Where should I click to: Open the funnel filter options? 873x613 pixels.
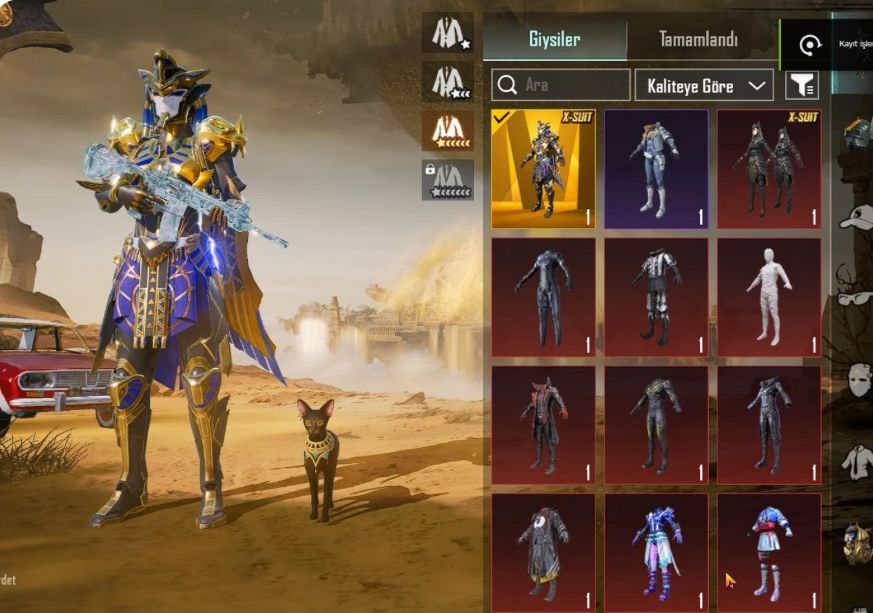[802, 85]
